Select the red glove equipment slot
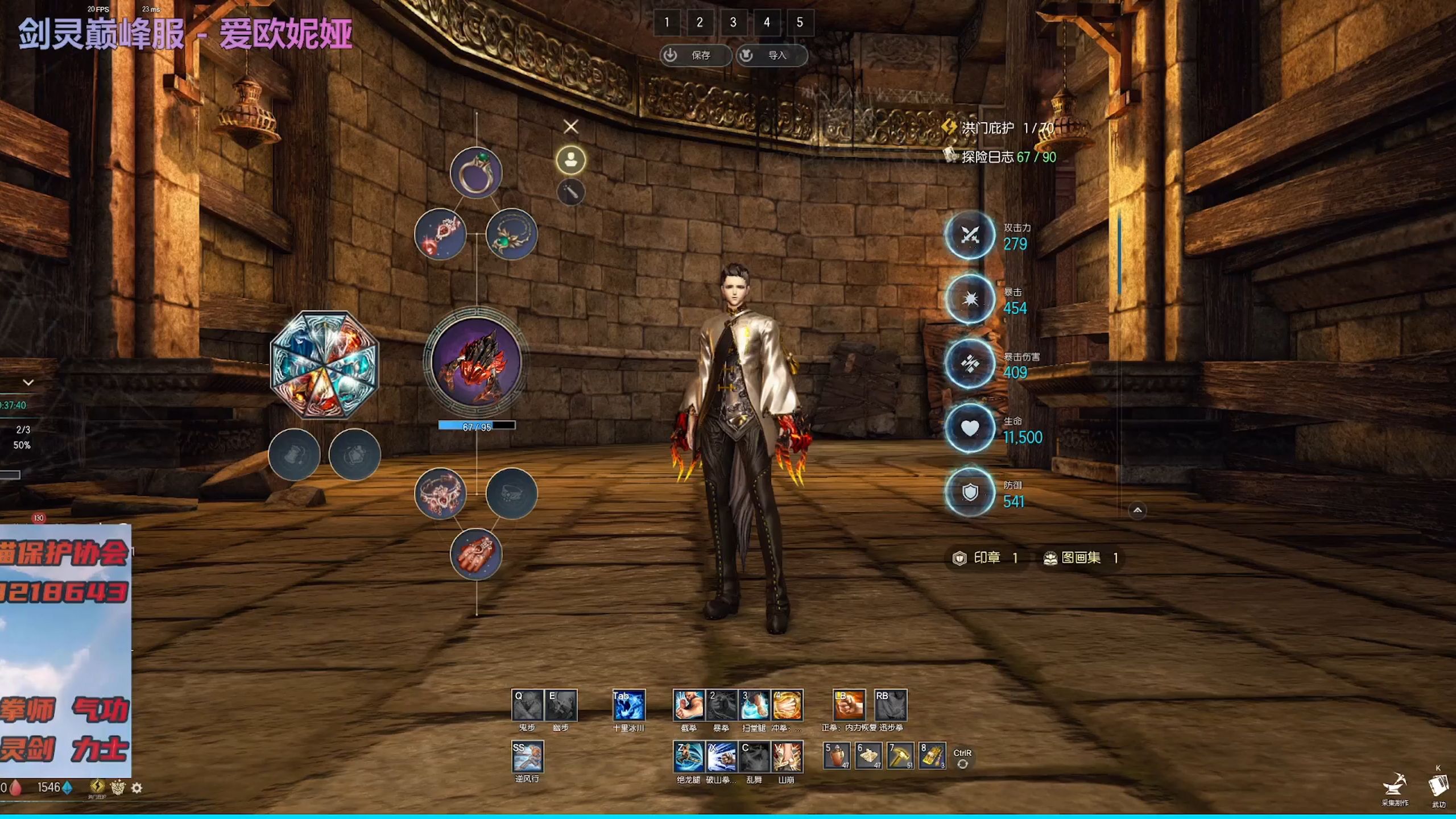This screenshot has width=1456, height=819. (x=475, y=555)
